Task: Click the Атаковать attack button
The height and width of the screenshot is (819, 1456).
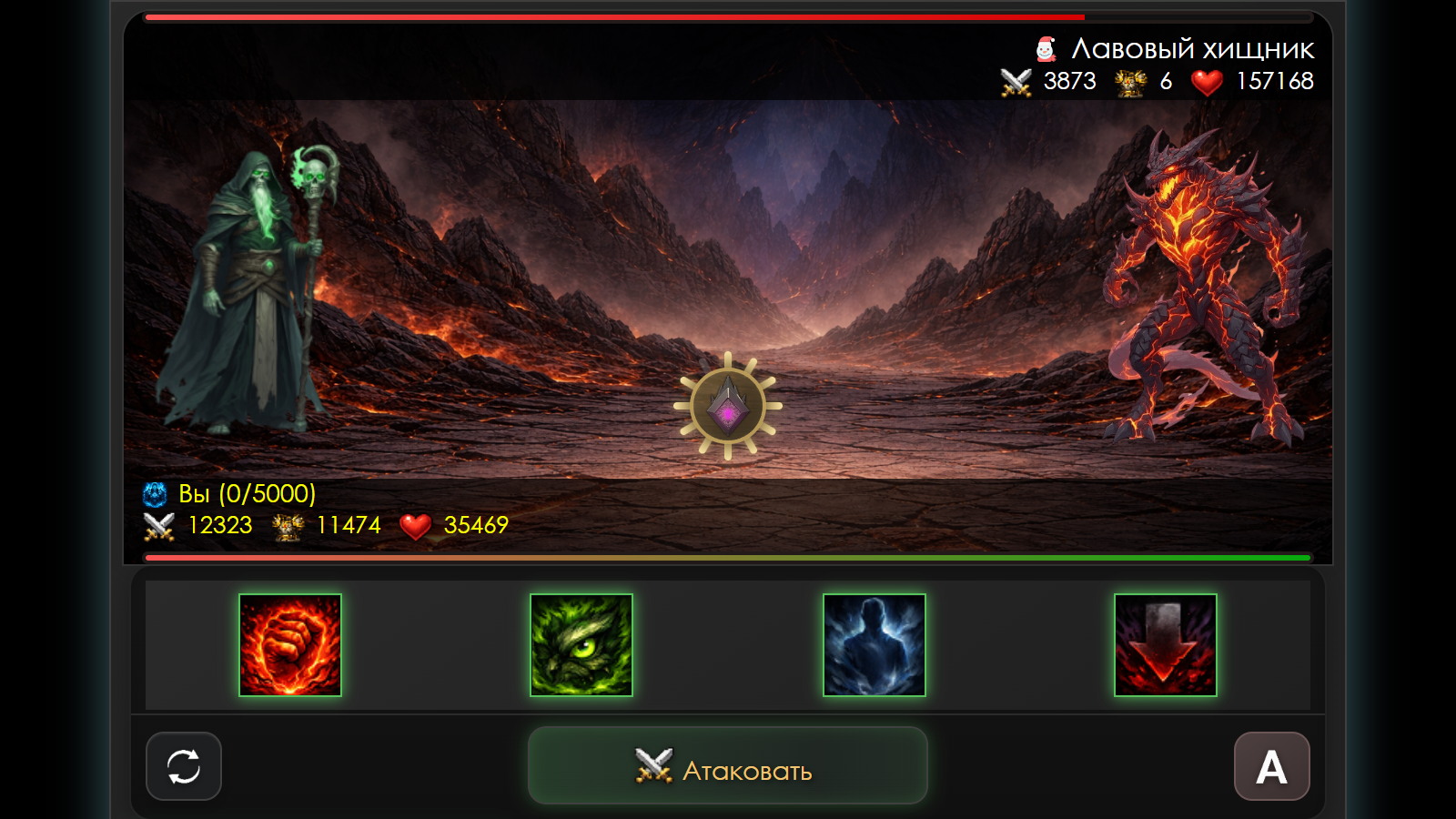Action: pyautogui.click(x=727, y=766)
